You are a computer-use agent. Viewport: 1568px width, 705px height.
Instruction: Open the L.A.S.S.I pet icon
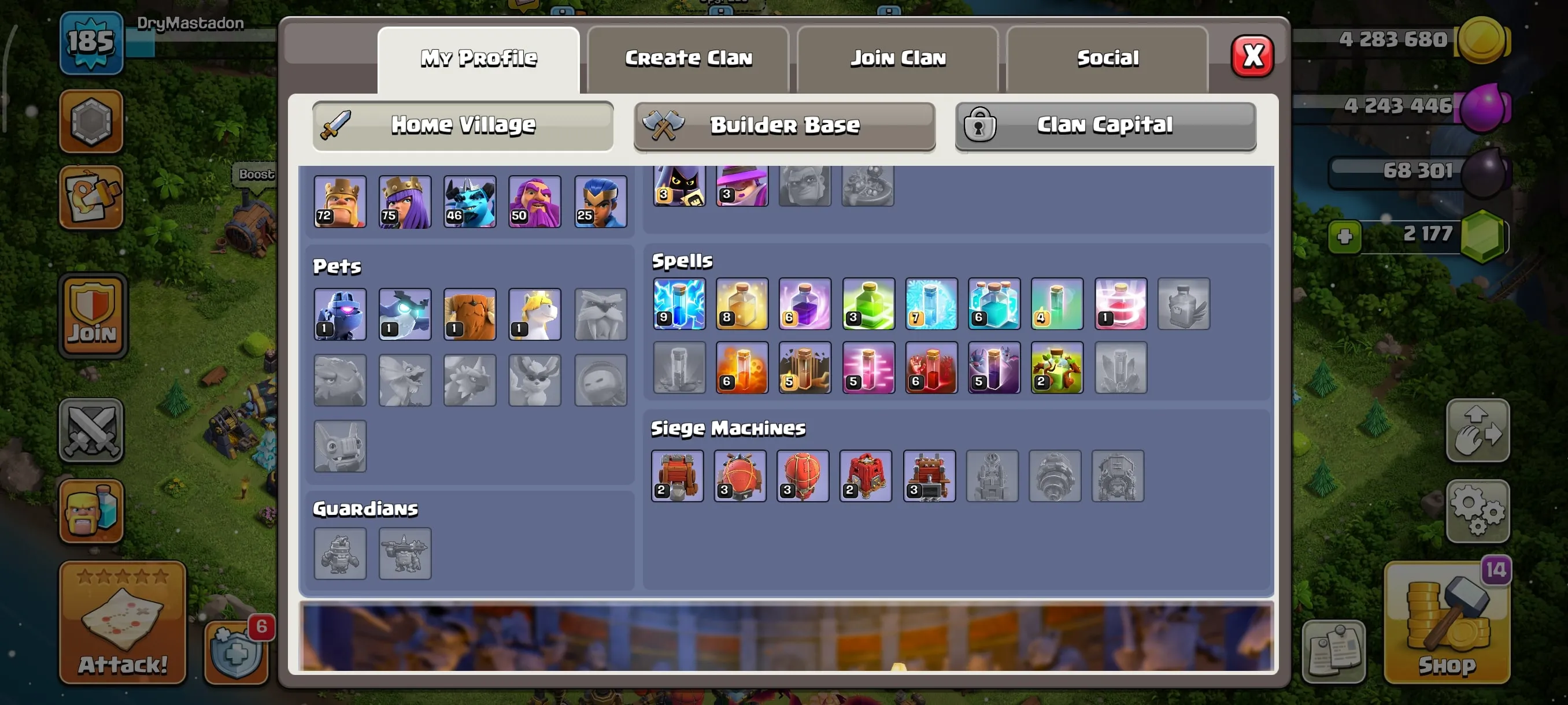point(339,314)
